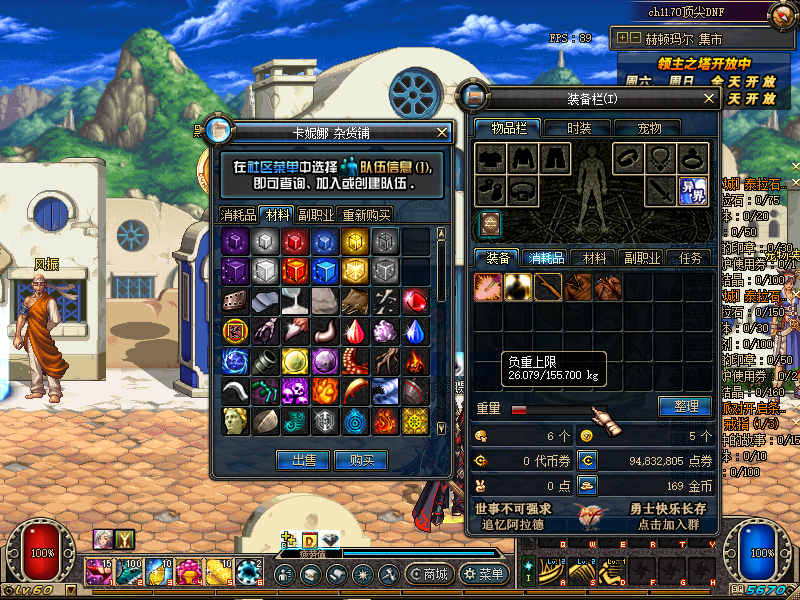Open the shop's 副职业 tab
This screenshot has width=800, height=600.
[x=315, y=214]
